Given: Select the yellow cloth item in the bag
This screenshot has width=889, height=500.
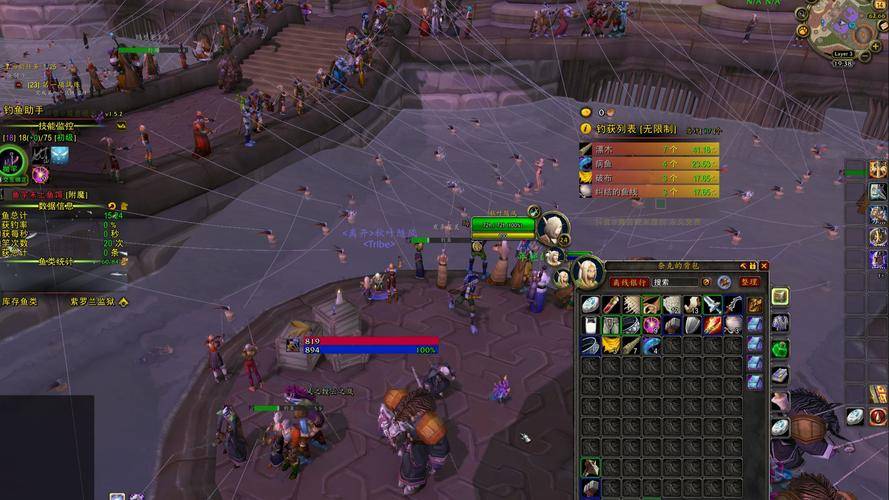Looking at the screenshot, I should coord(610,345).
